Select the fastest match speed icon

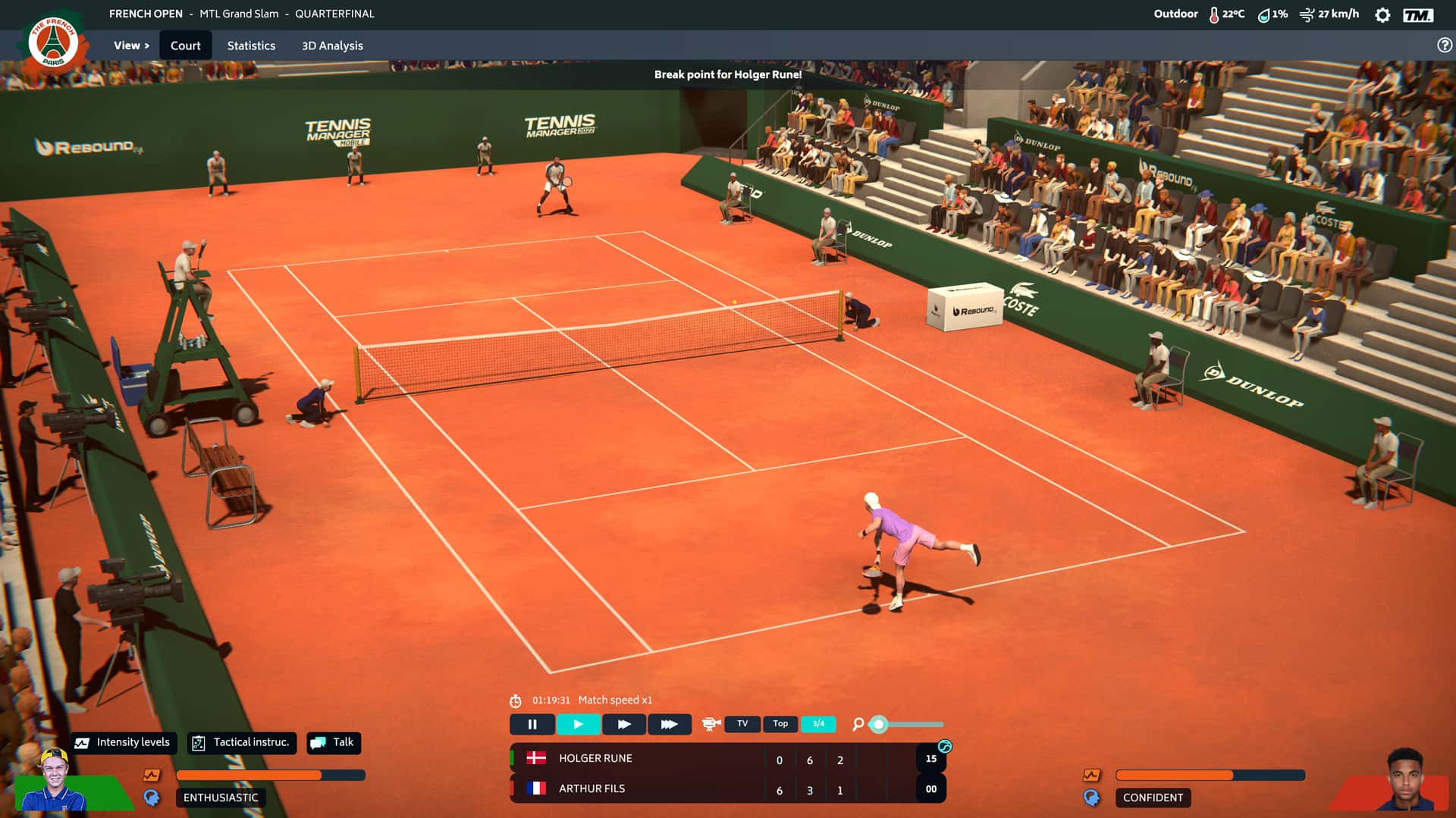tap(669, 724)
